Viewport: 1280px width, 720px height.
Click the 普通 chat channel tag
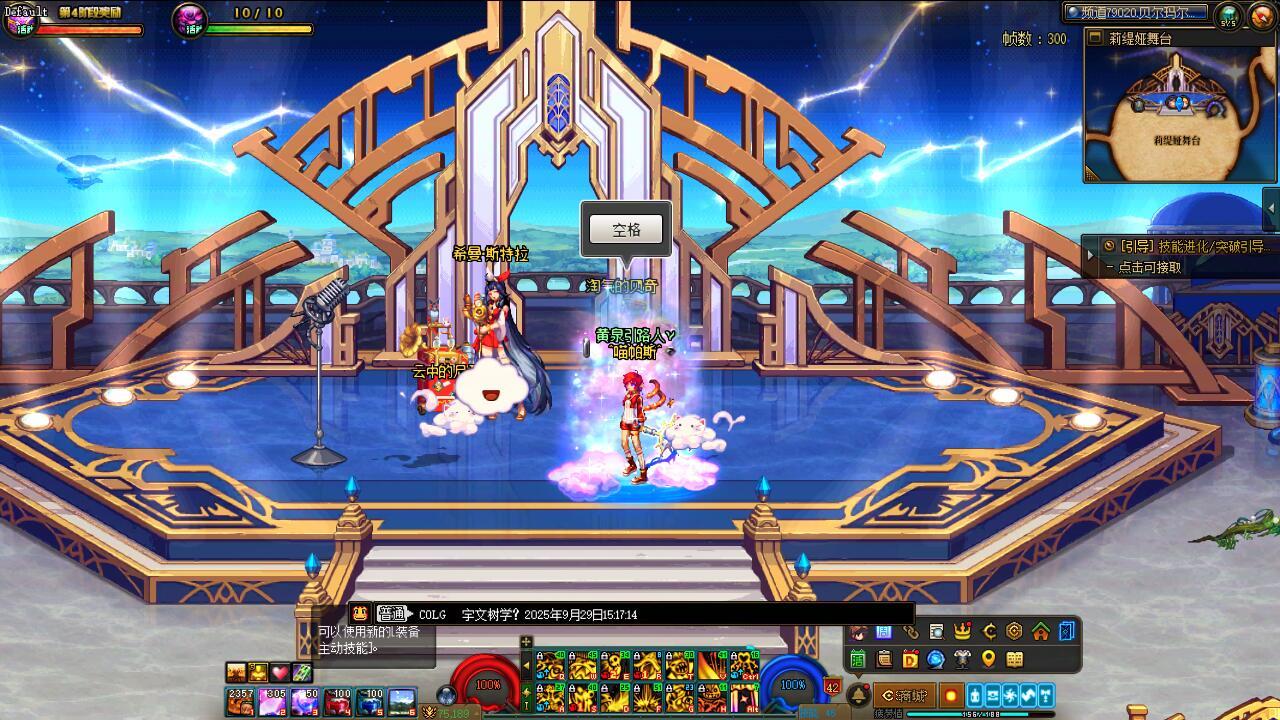pos(391,614)
